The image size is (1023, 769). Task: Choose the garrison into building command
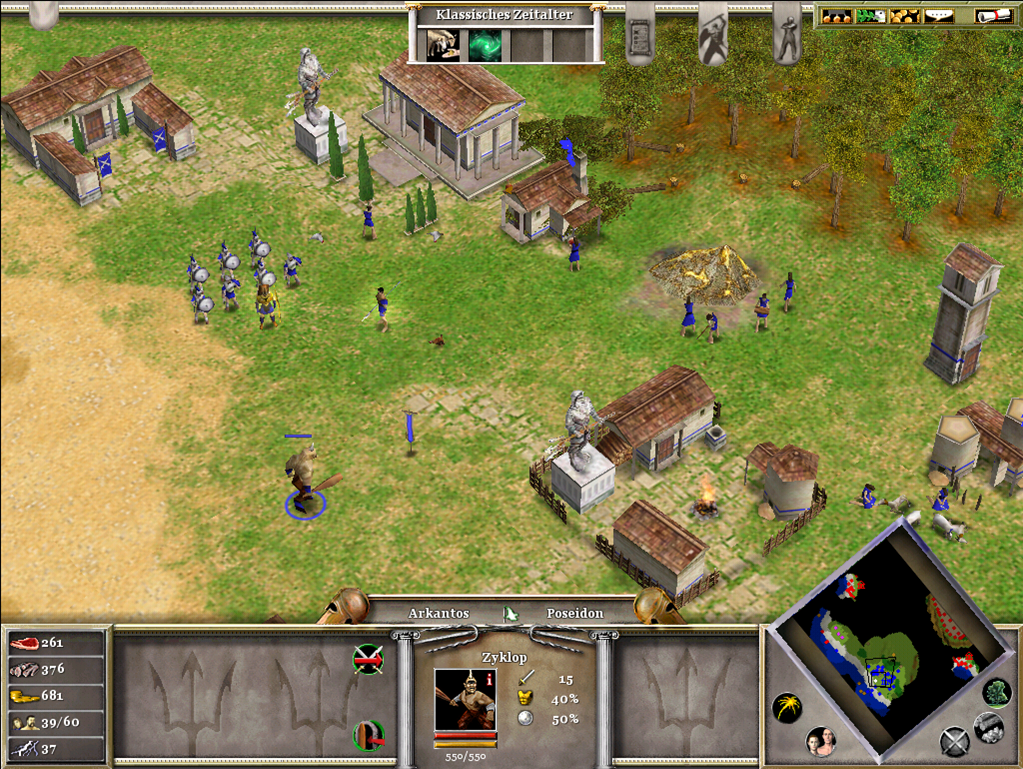(x=369, y=735)
